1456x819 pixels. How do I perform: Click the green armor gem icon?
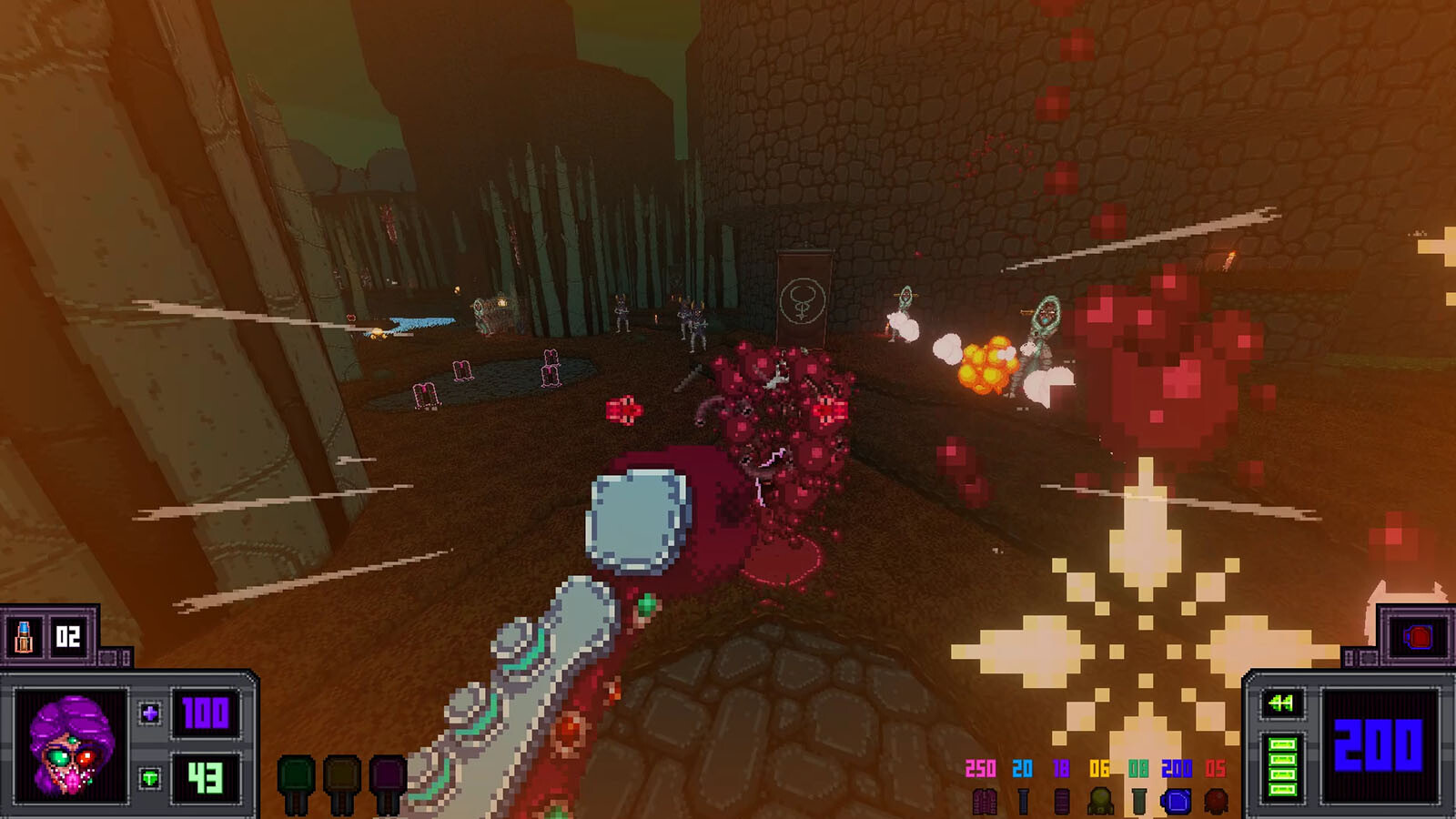click(150, 778)
